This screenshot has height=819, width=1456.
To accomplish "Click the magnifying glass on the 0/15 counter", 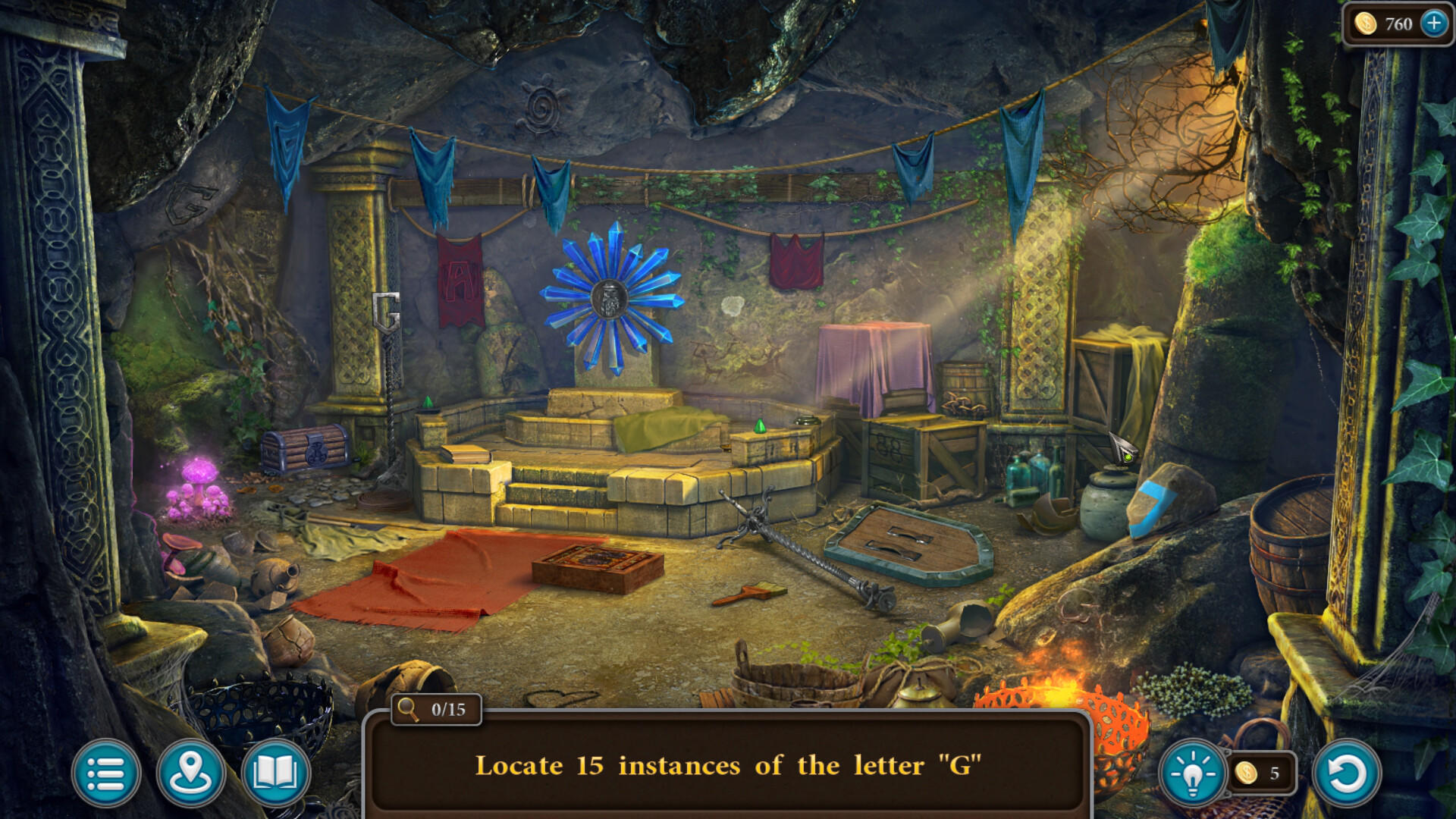I will point(406,709).
